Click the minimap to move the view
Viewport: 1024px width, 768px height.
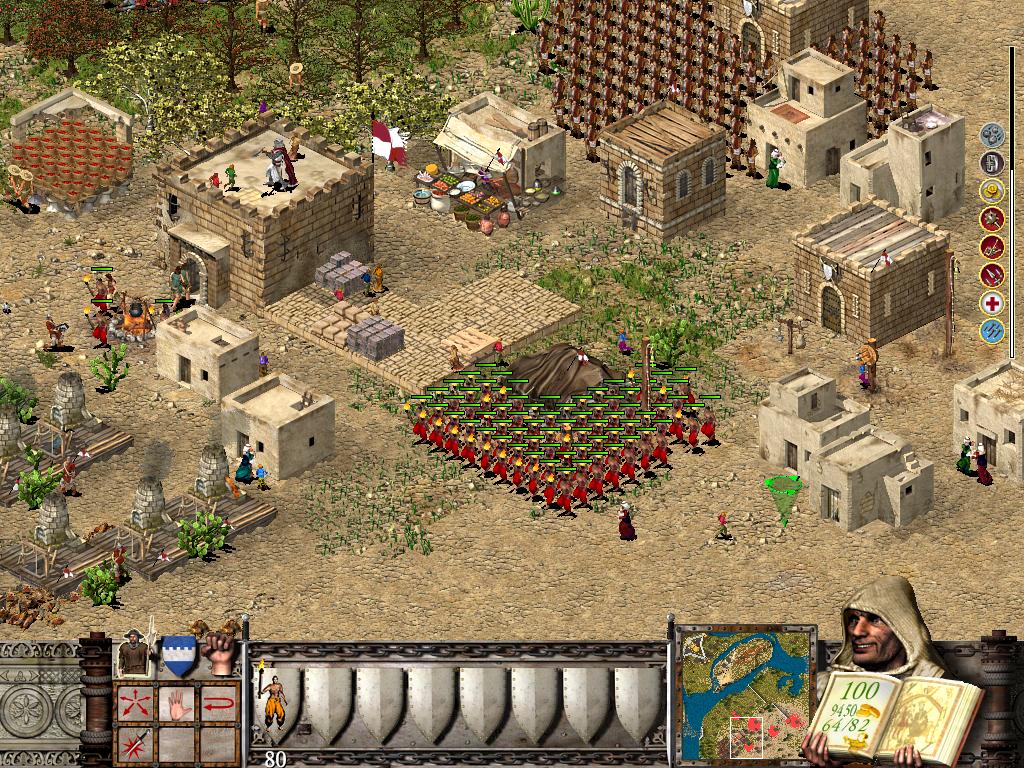click(x=746, y=690)
